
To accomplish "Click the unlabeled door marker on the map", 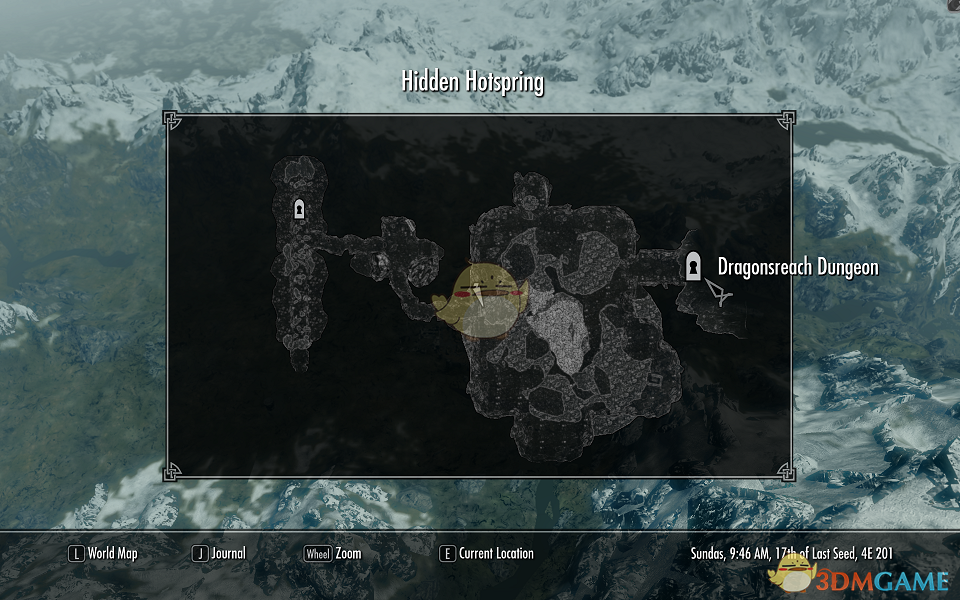I will click(298, 209).
